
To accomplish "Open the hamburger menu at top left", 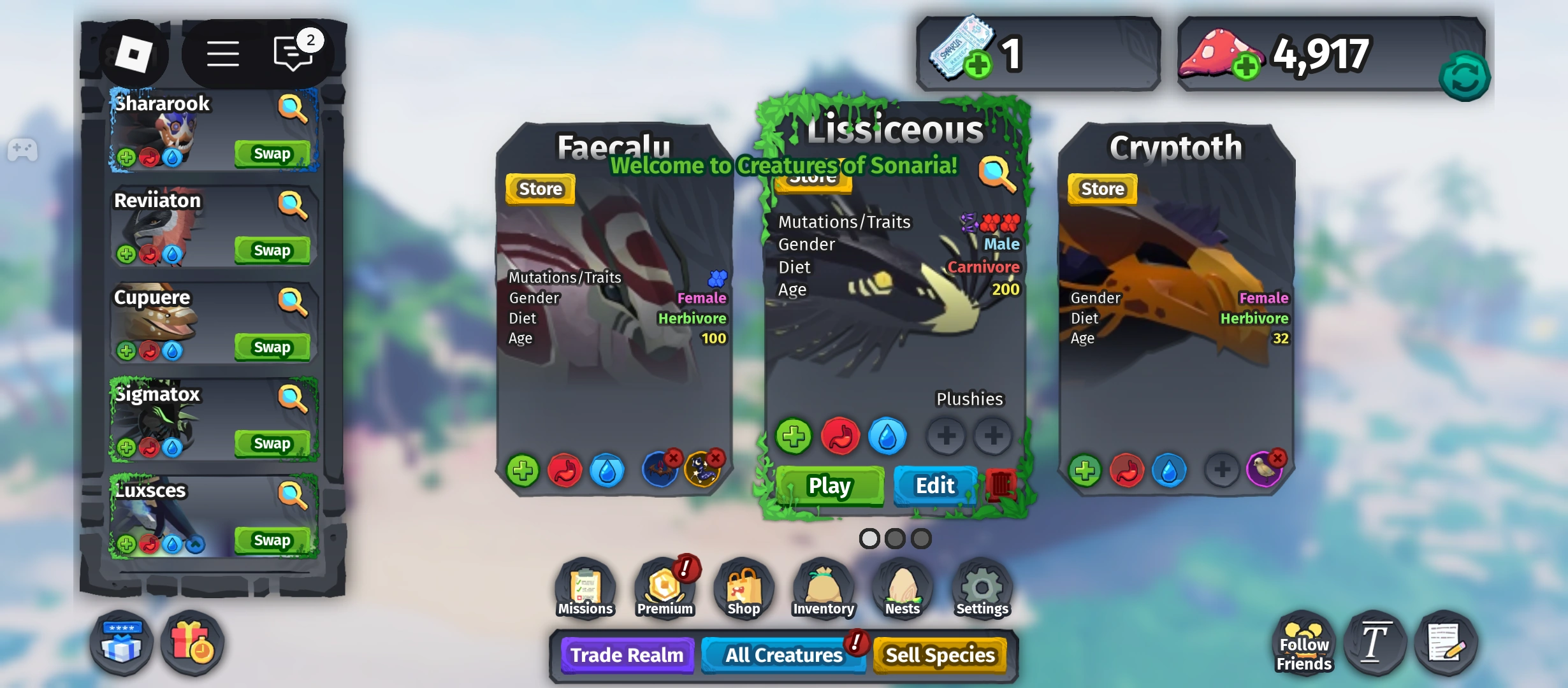I will click(x=223, y=54).
